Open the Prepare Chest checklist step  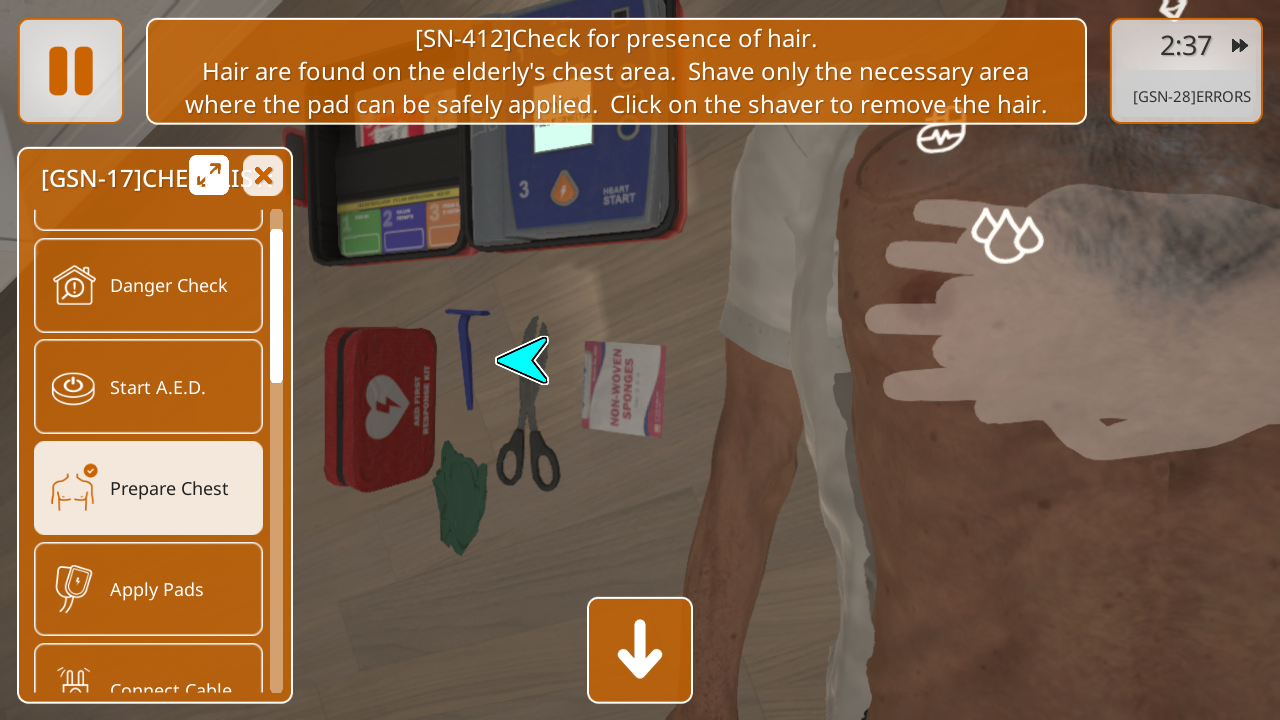pos(149,488)
